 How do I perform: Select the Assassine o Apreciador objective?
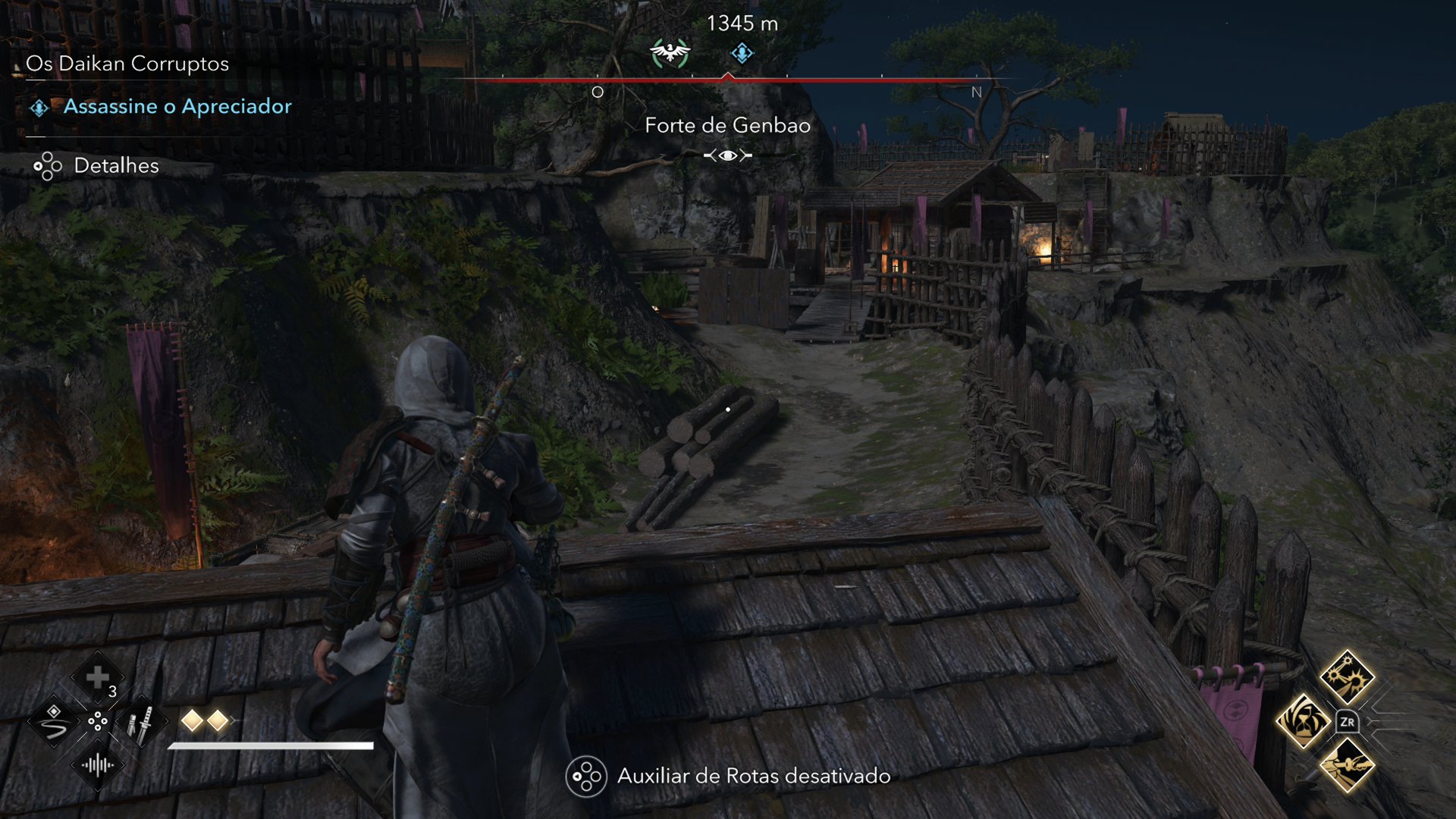tap(179, 106)
